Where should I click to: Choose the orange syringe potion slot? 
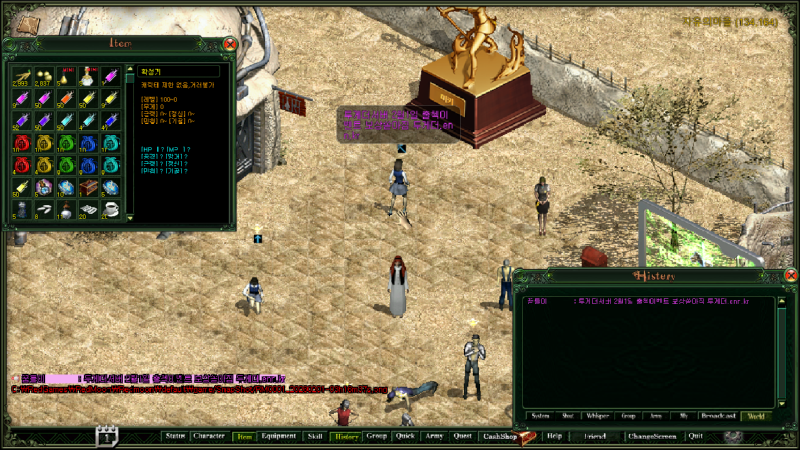(66, 98)
